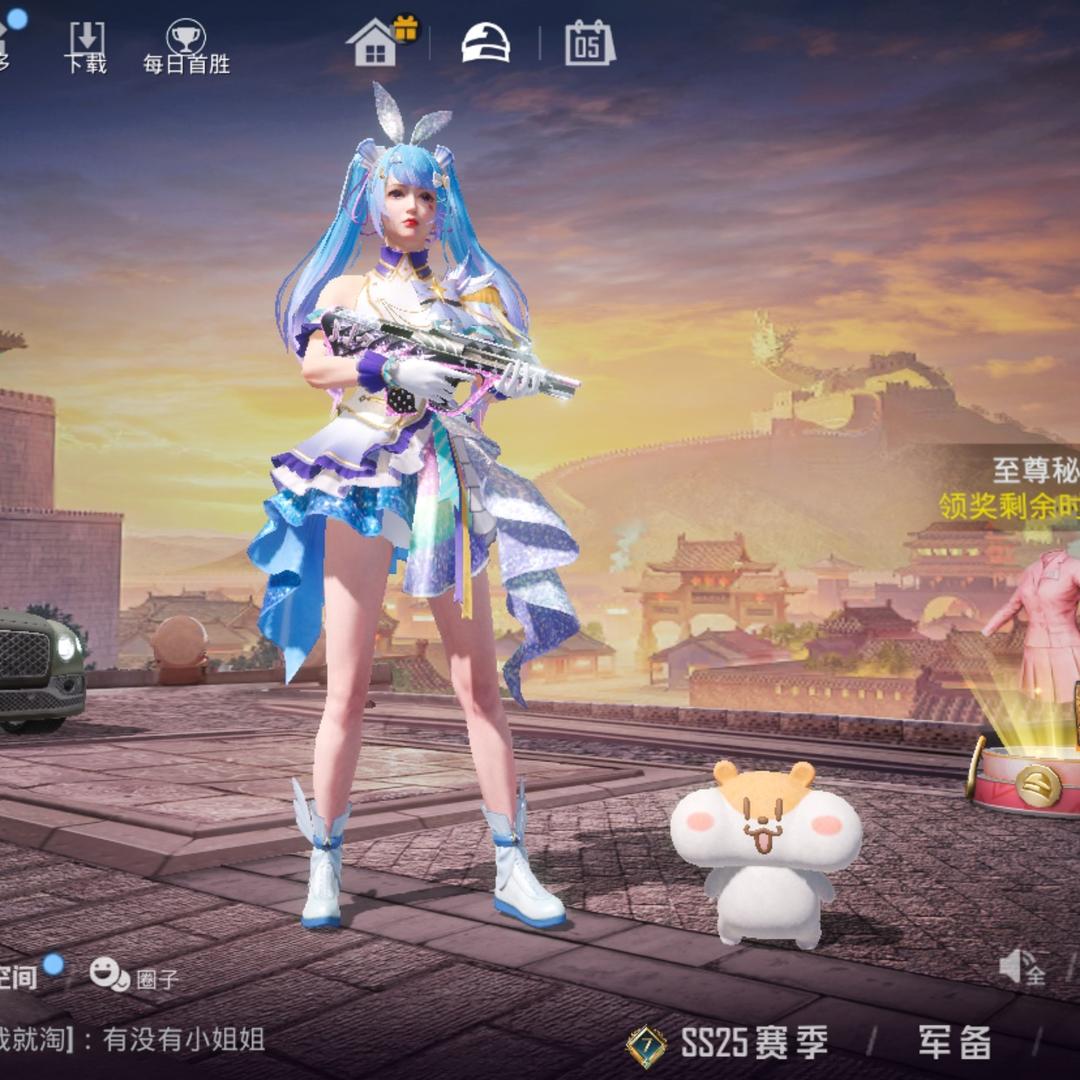Open the 军备 armory menu
This screenshot has width=1080, height=1080.
954,1043
